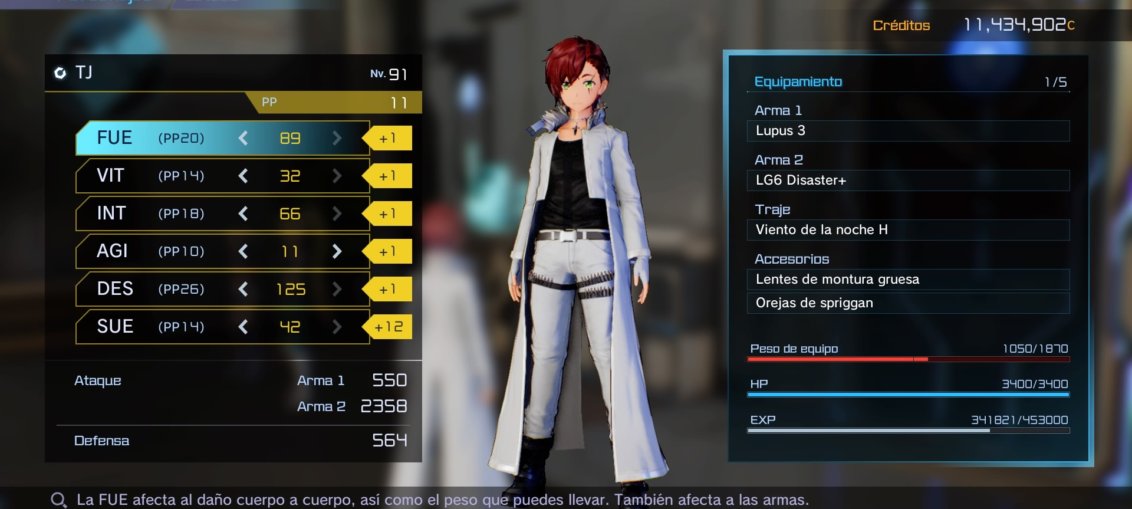
Task: Choose the Lentes de montura gruesa accessory
Action: [x=908, y=279]
